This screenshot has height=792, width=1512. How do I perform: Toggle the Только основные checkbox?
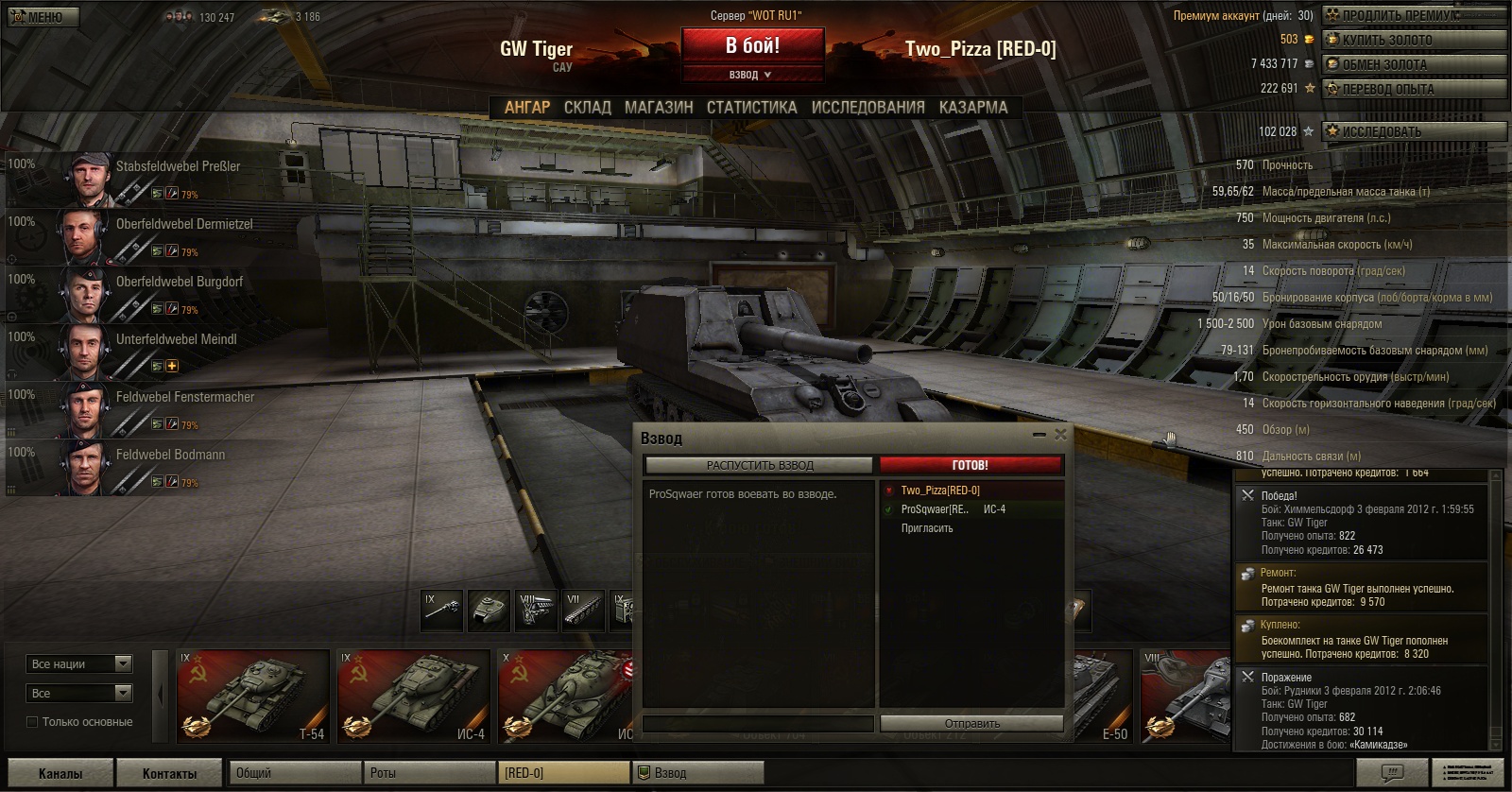click(33, 722)
